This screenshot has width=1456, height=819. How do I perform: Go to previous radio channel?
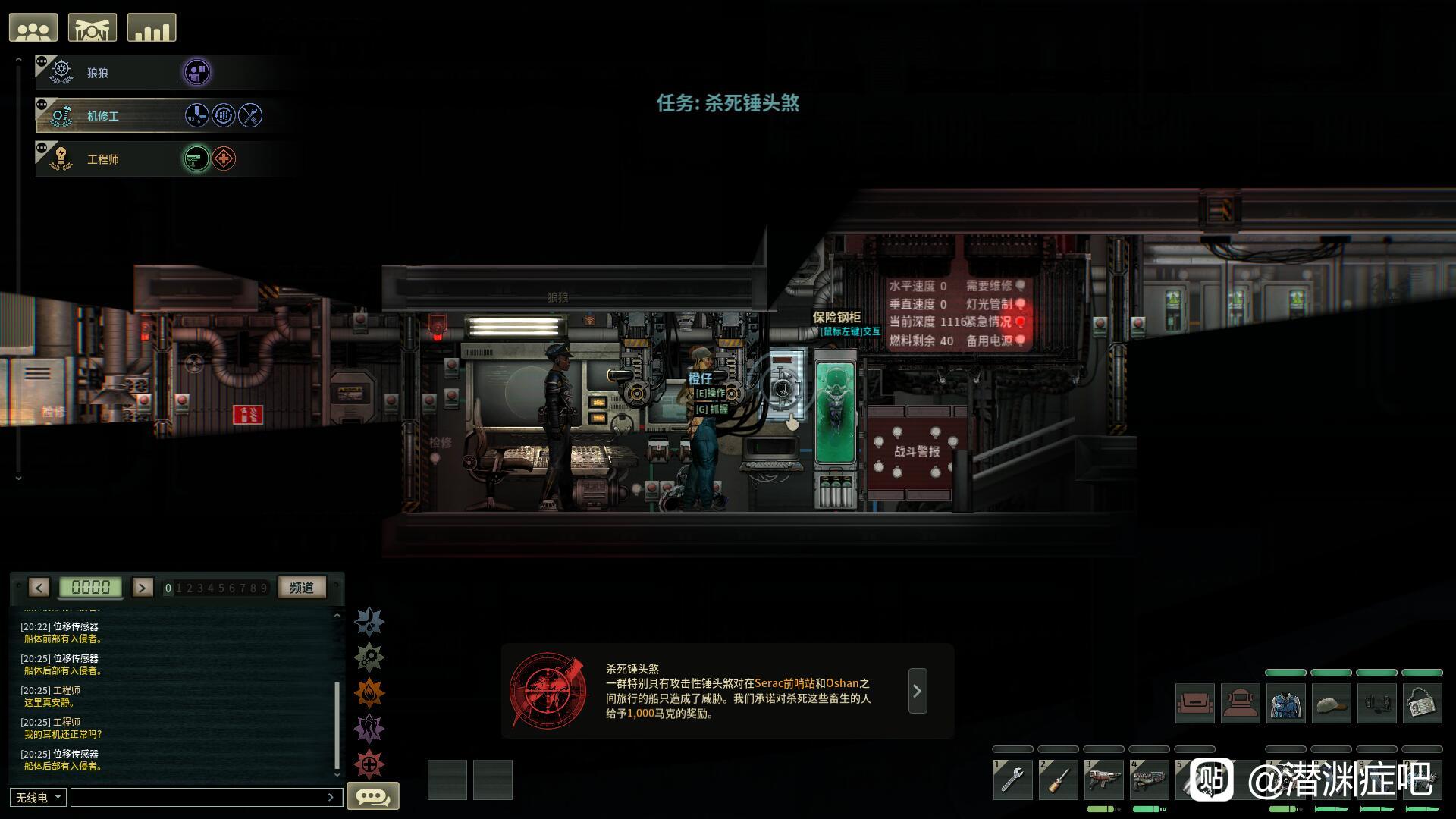39,588
